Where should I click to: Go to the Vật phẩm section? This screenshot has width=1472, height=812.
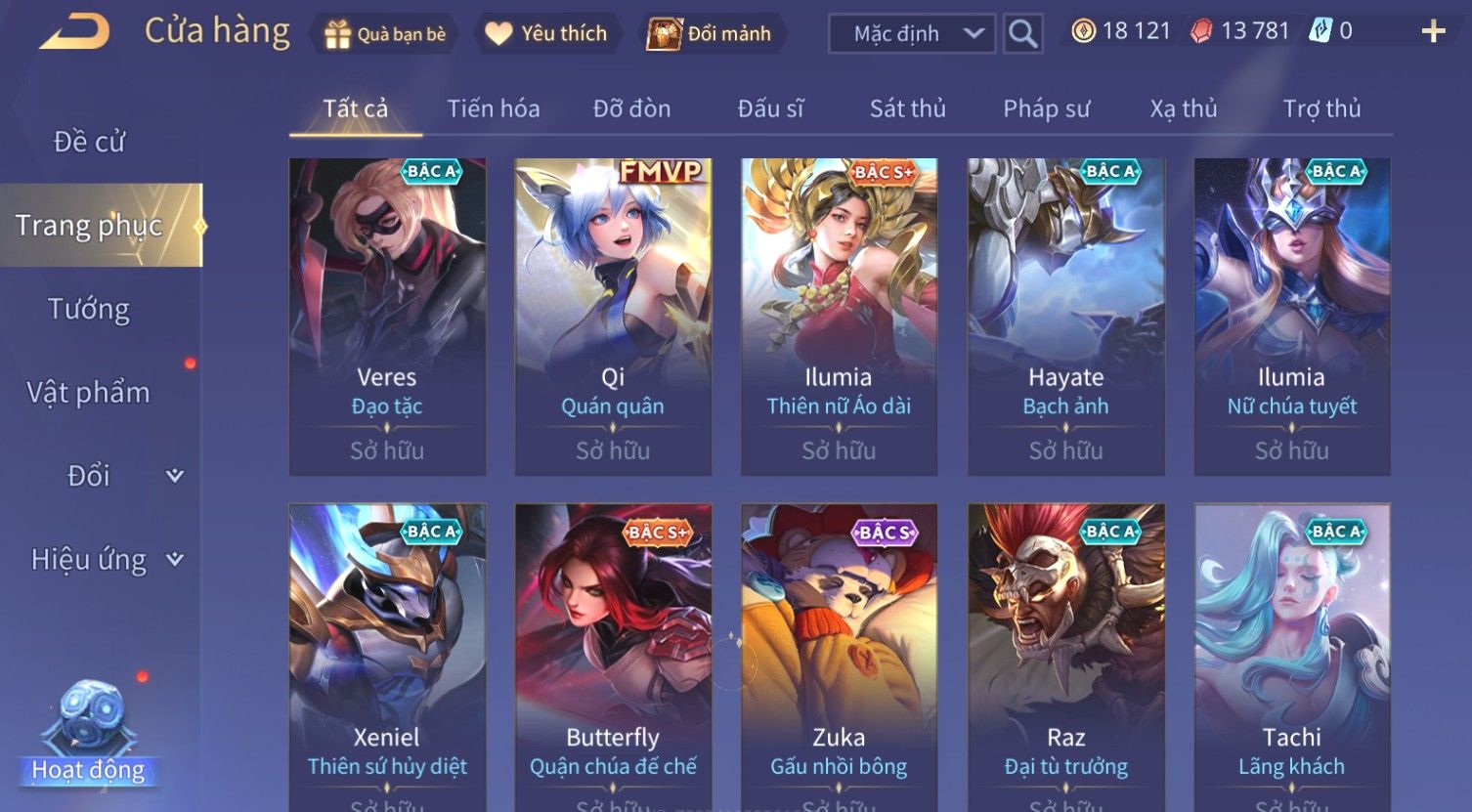(x=89, y=393)
